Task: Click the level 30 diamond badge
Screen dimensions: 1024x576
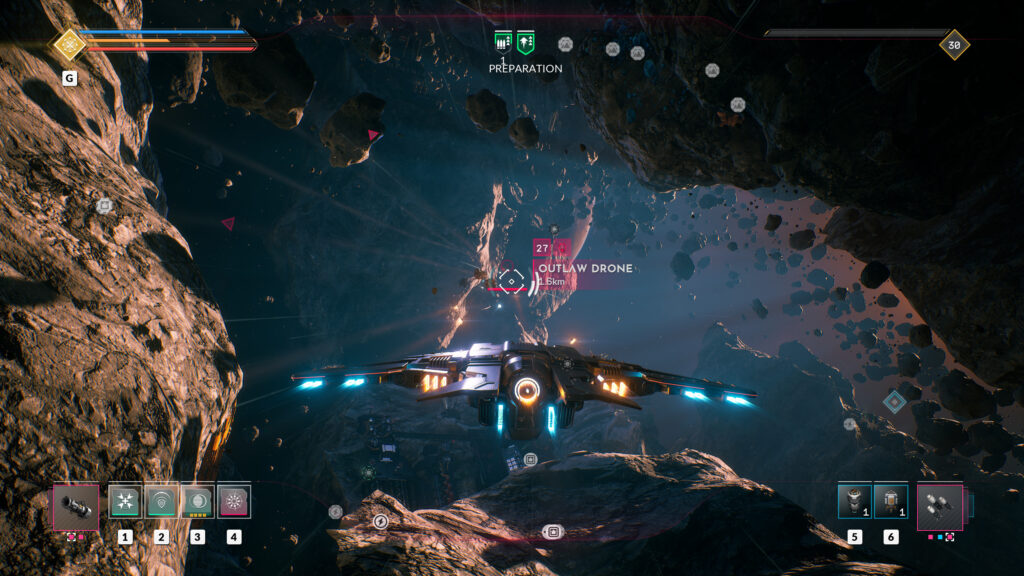Action: 954,44
